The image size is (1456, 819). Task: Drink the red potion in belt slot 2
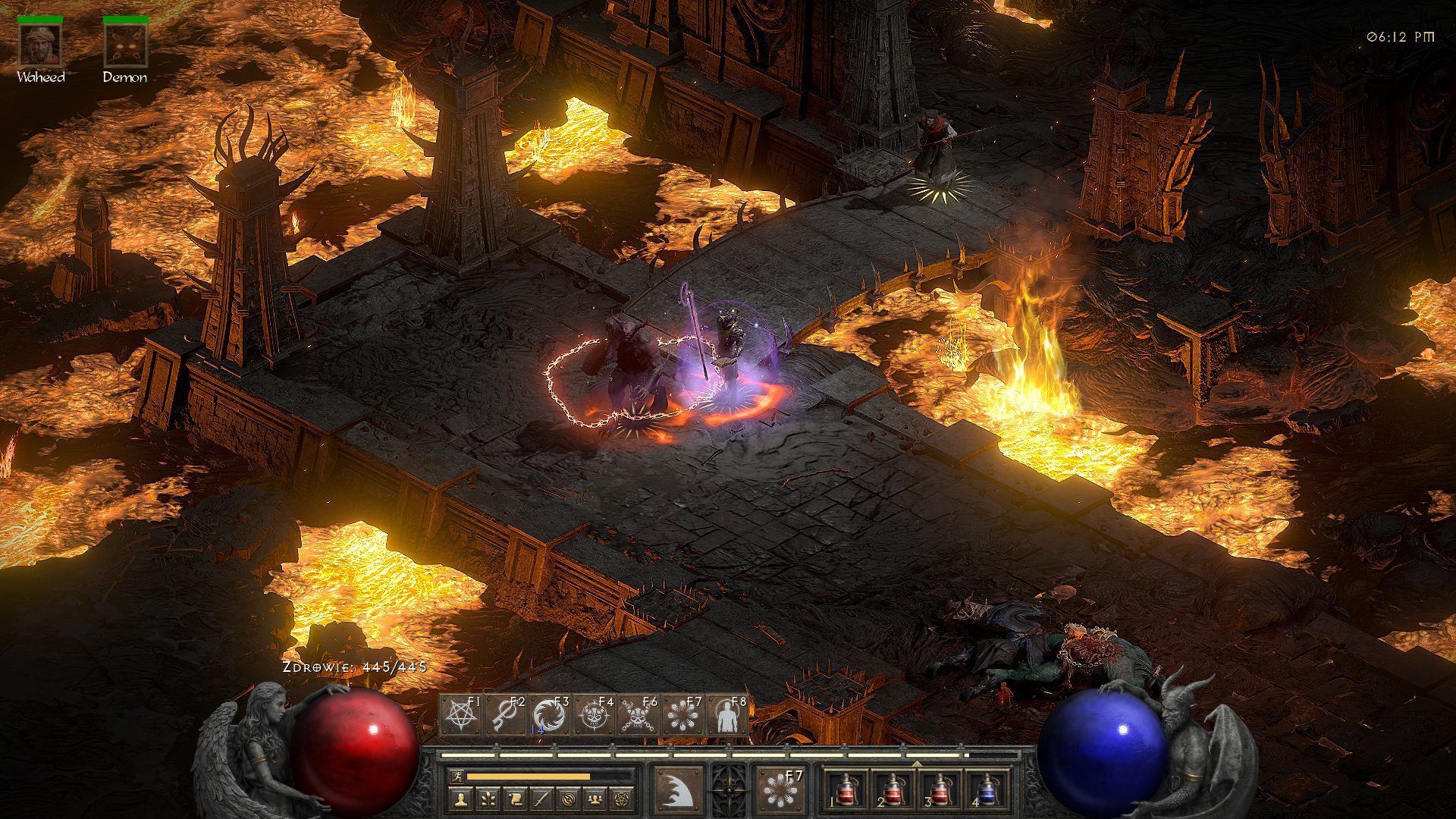(x=892, y=790)
